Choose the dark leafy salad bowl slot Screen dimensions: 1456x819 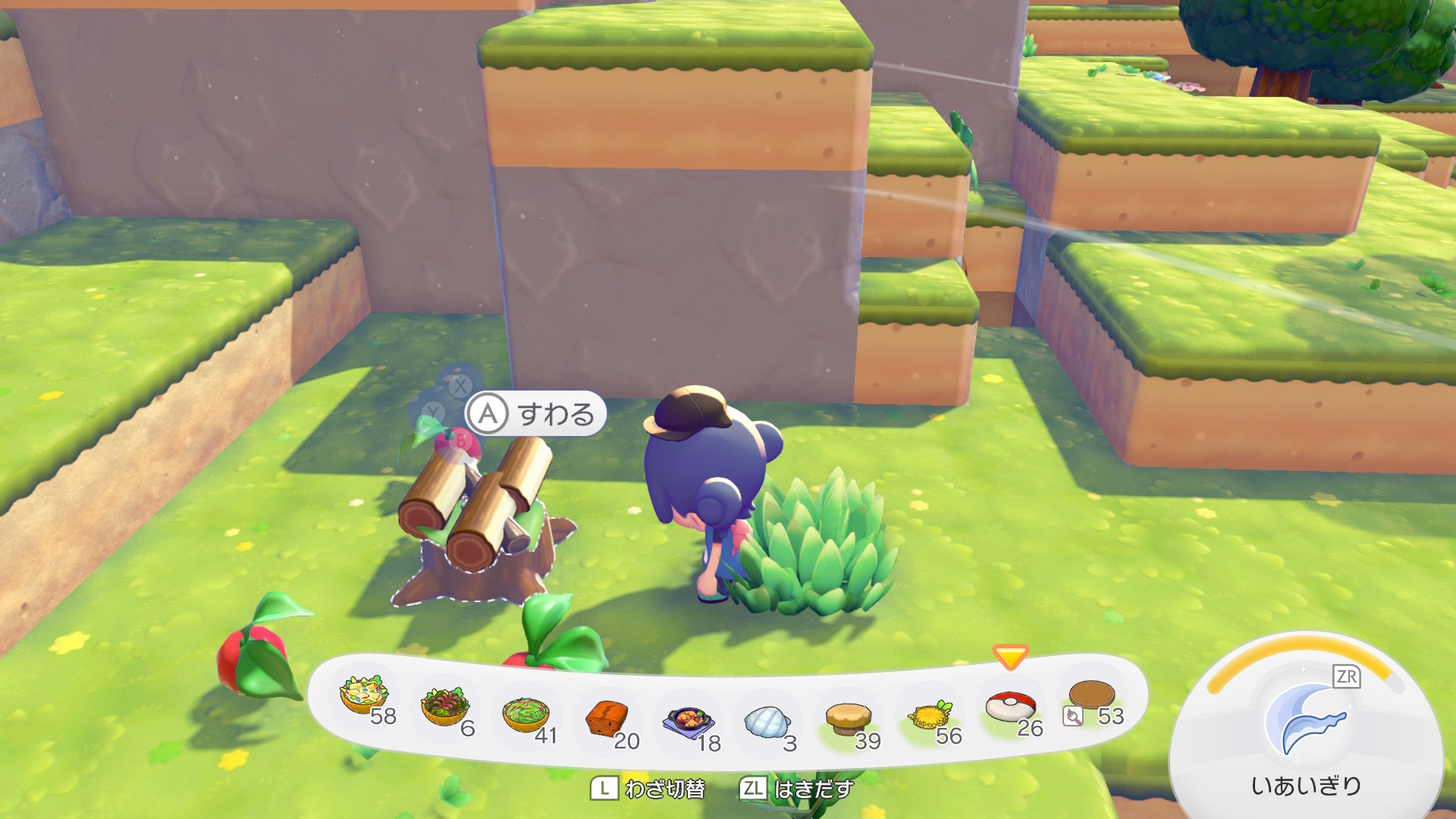(x=446, y=708)
